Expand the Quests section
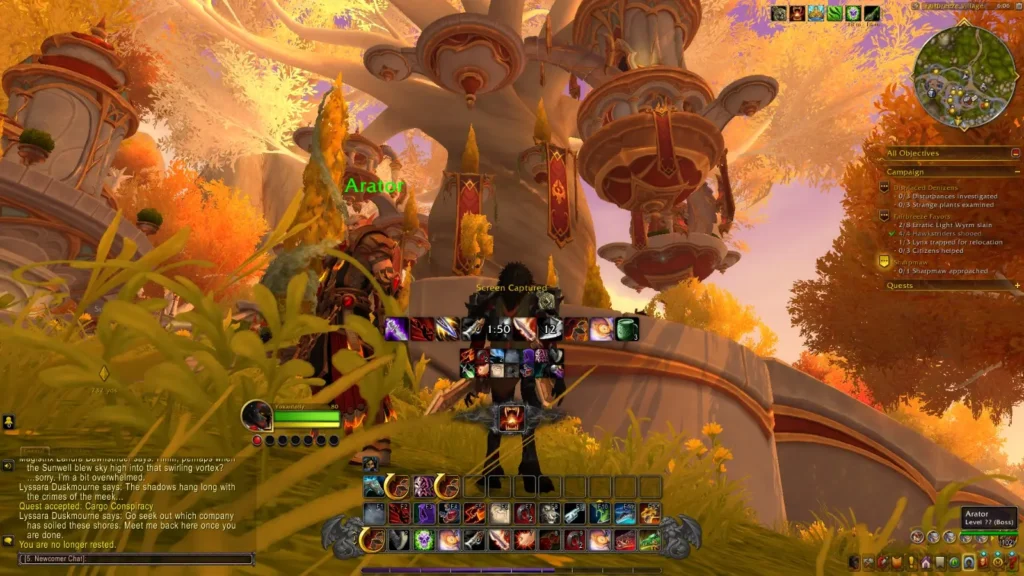 coord(1016,285)
